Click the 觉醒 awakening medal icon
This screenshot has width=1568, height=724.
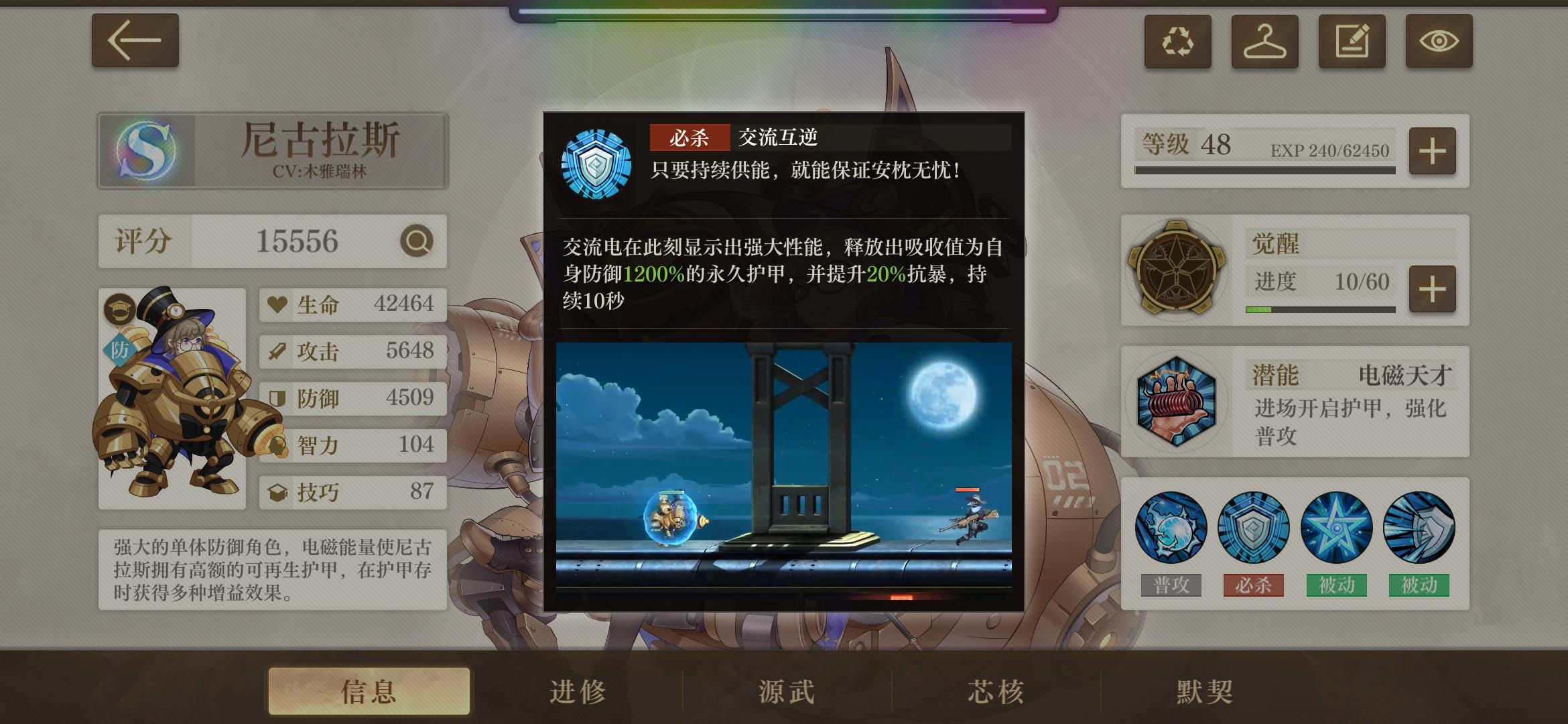[1179, 268]
